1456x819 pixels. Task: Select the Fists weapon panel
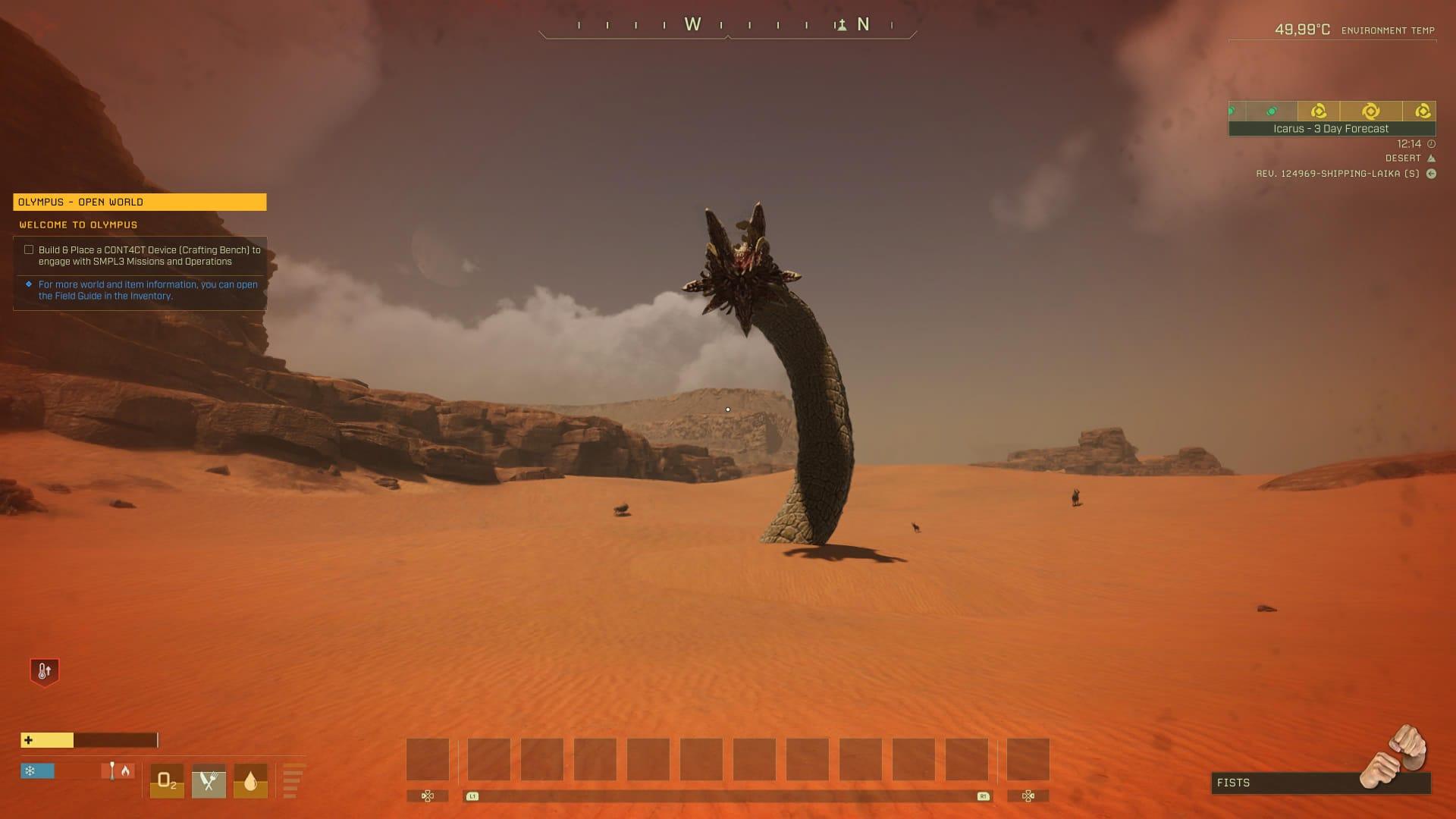click(x=1320, y=783)
